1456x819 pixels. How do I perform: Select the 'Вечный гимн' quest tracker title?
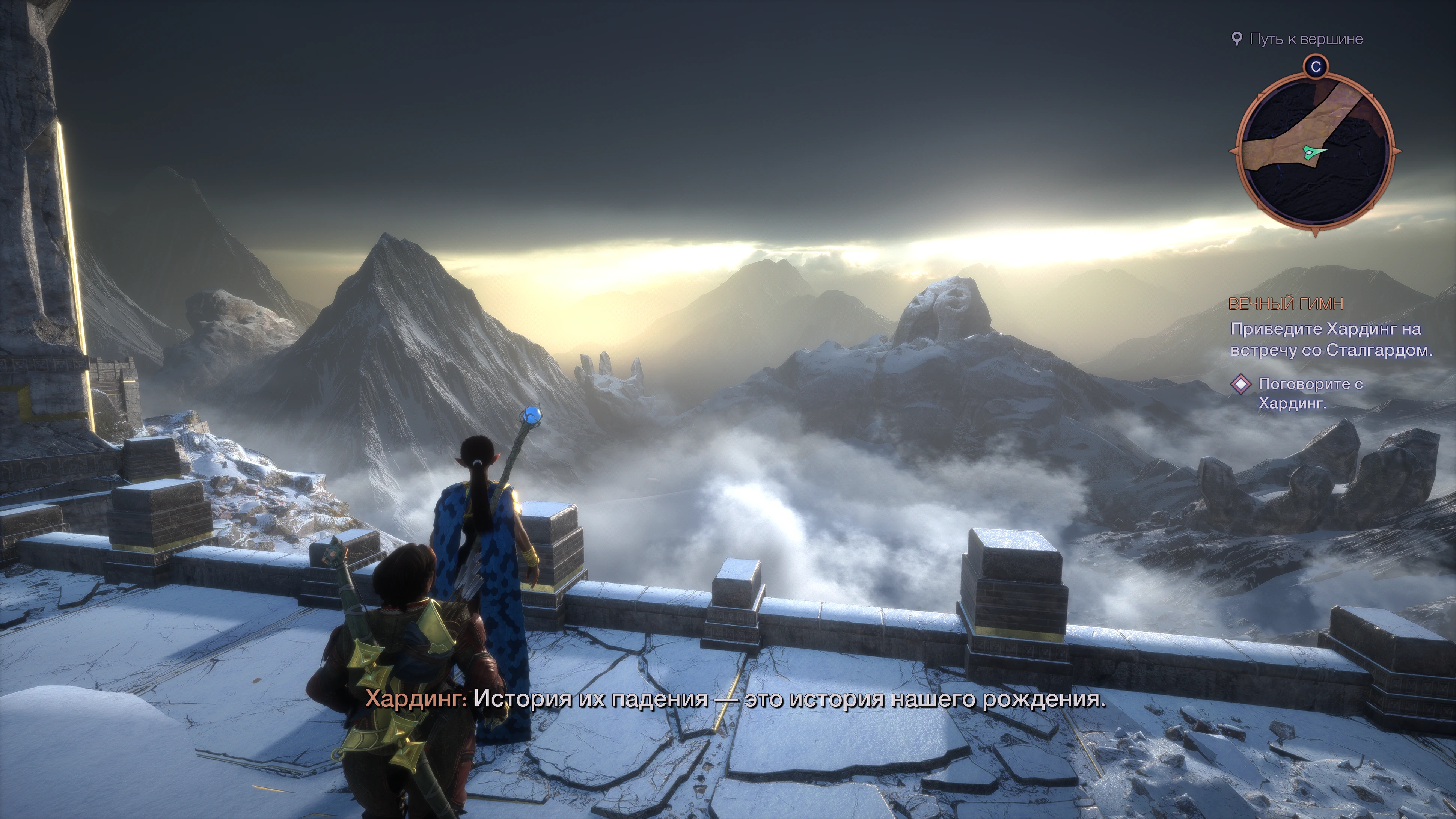tap(1286, 304)
